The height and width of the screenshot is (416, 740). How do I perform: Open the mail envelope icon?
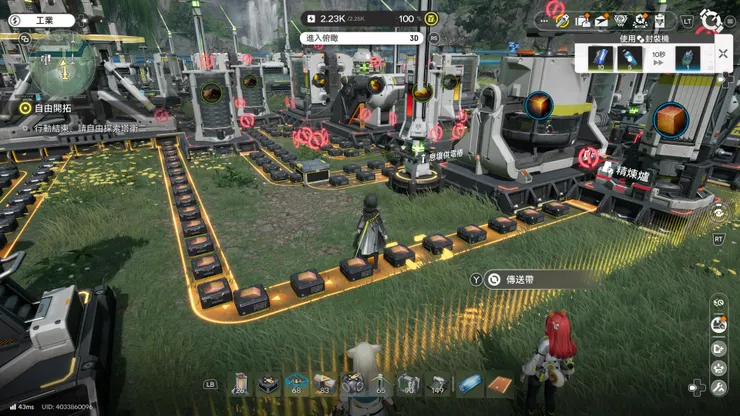[601, 20]
